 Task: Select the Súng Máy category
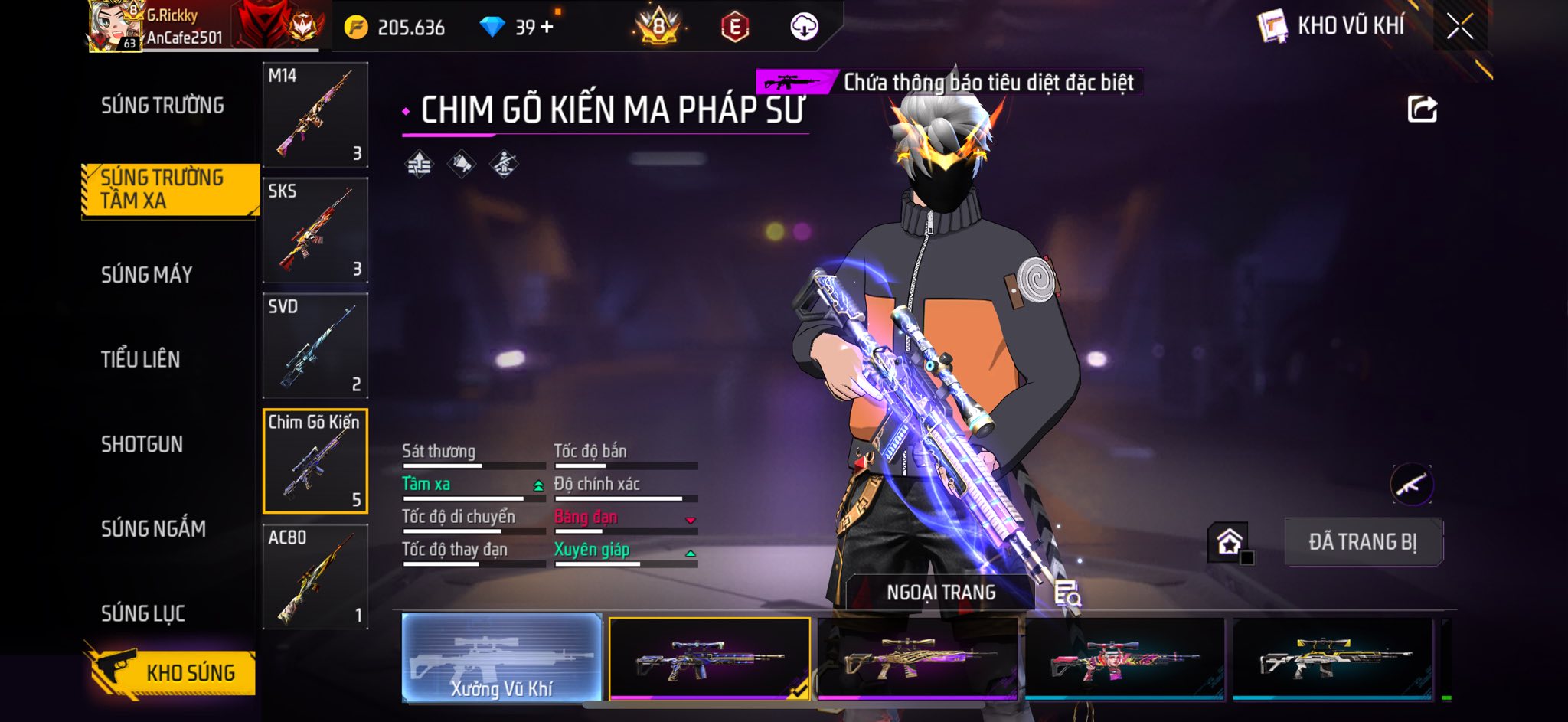146,275
